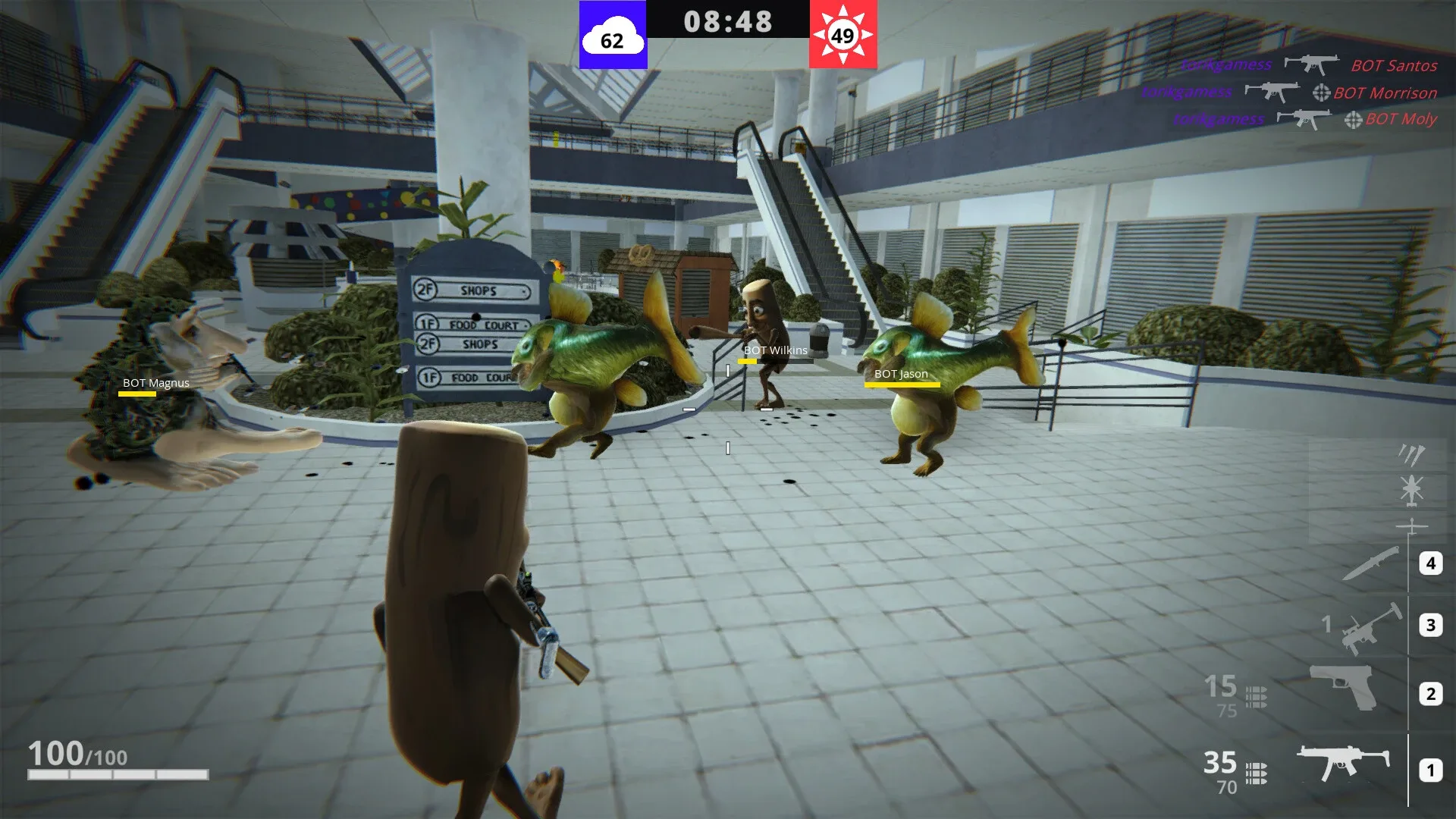
Task: Click the slot number badge labeled 1
Action: [1431, 769]
